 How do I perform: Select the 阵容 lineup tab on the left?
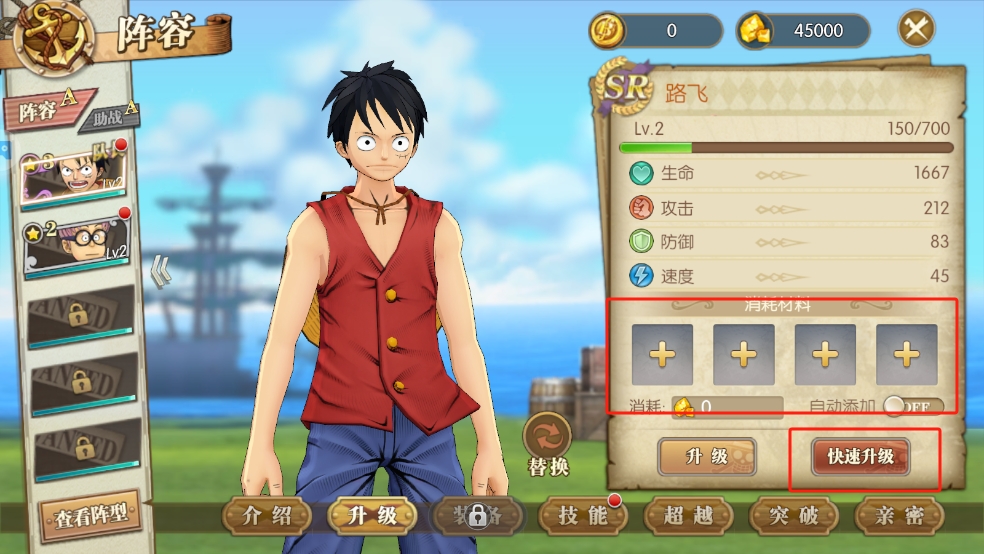(46, 112)
